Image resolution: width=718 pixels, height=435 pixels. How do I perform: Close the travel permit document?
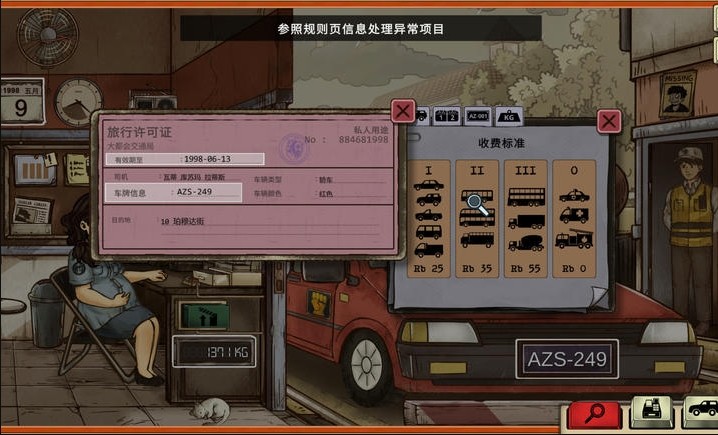[x=402, y=110]
